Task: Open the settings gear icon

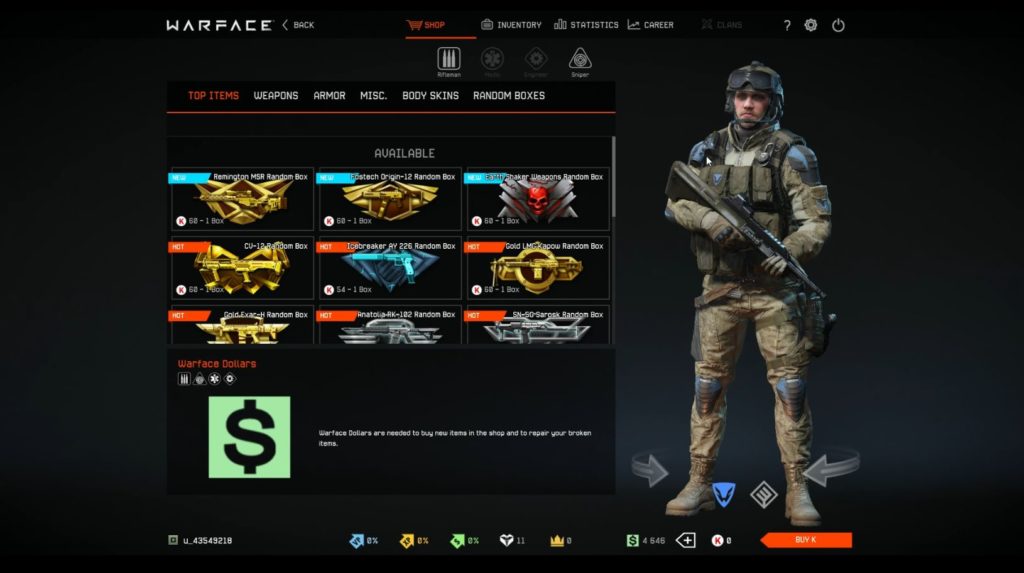Action: click(811, 26)
